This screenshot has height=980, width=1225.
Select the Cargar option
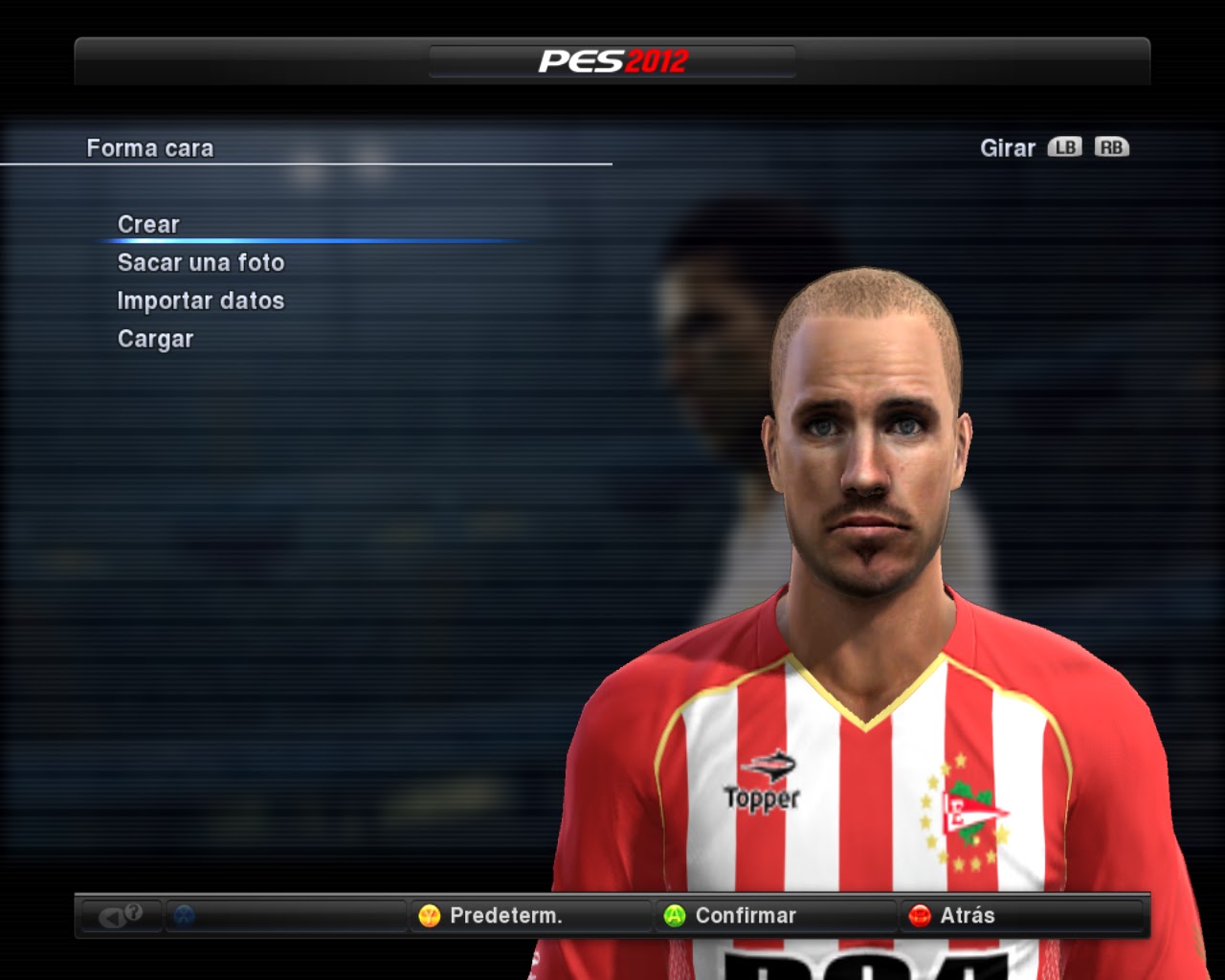click(x=154, y=338)
